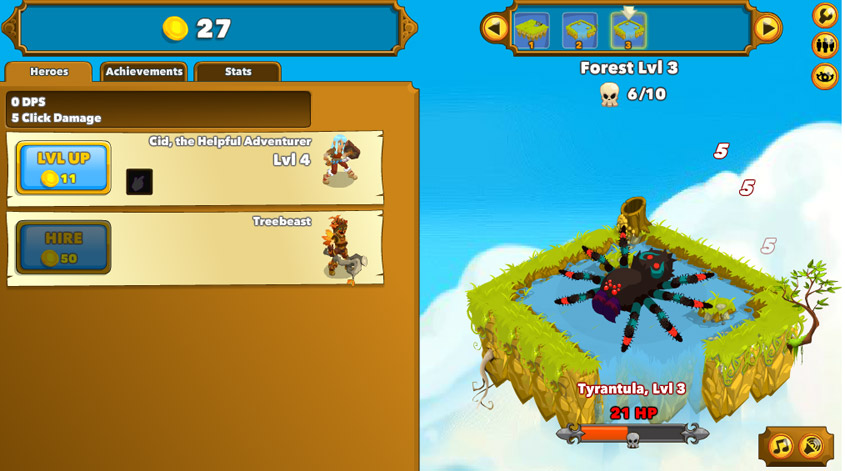Open settings with the wrench icon

pyautogui.click(x=825, y=15)
